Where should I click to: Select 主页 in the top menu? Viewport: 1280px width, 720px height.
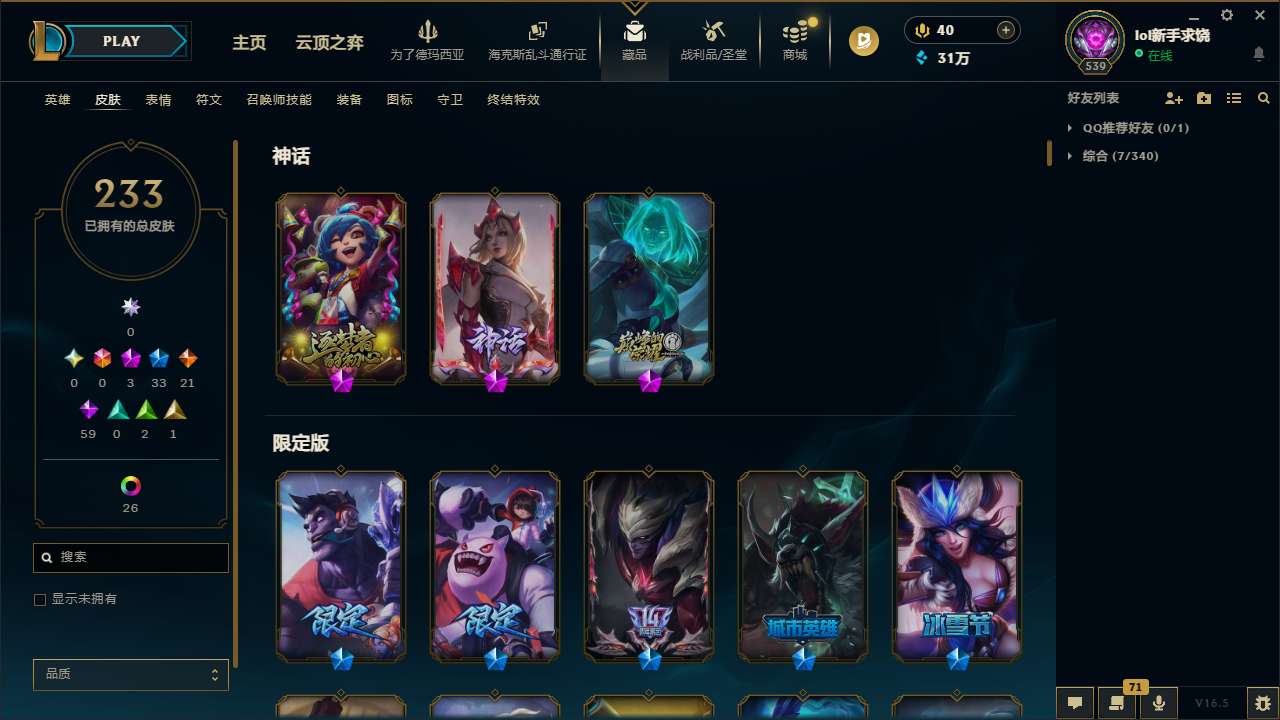click(248, 43)
